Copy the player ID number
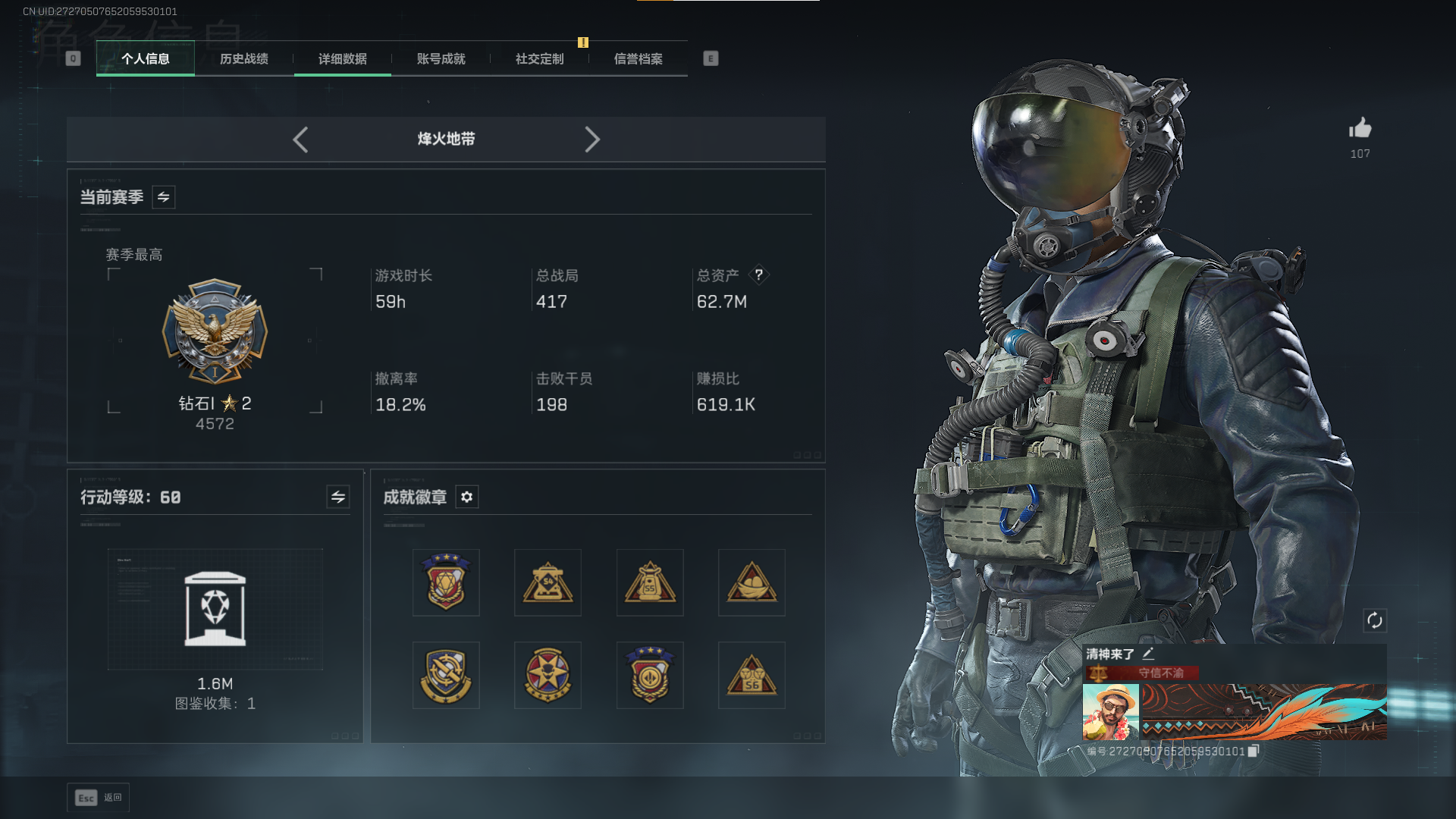 (1254, 751)
